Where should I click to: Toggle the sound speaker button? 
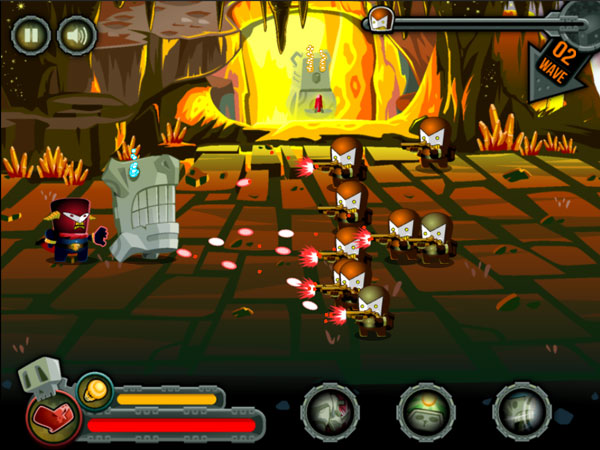[76, 36]
